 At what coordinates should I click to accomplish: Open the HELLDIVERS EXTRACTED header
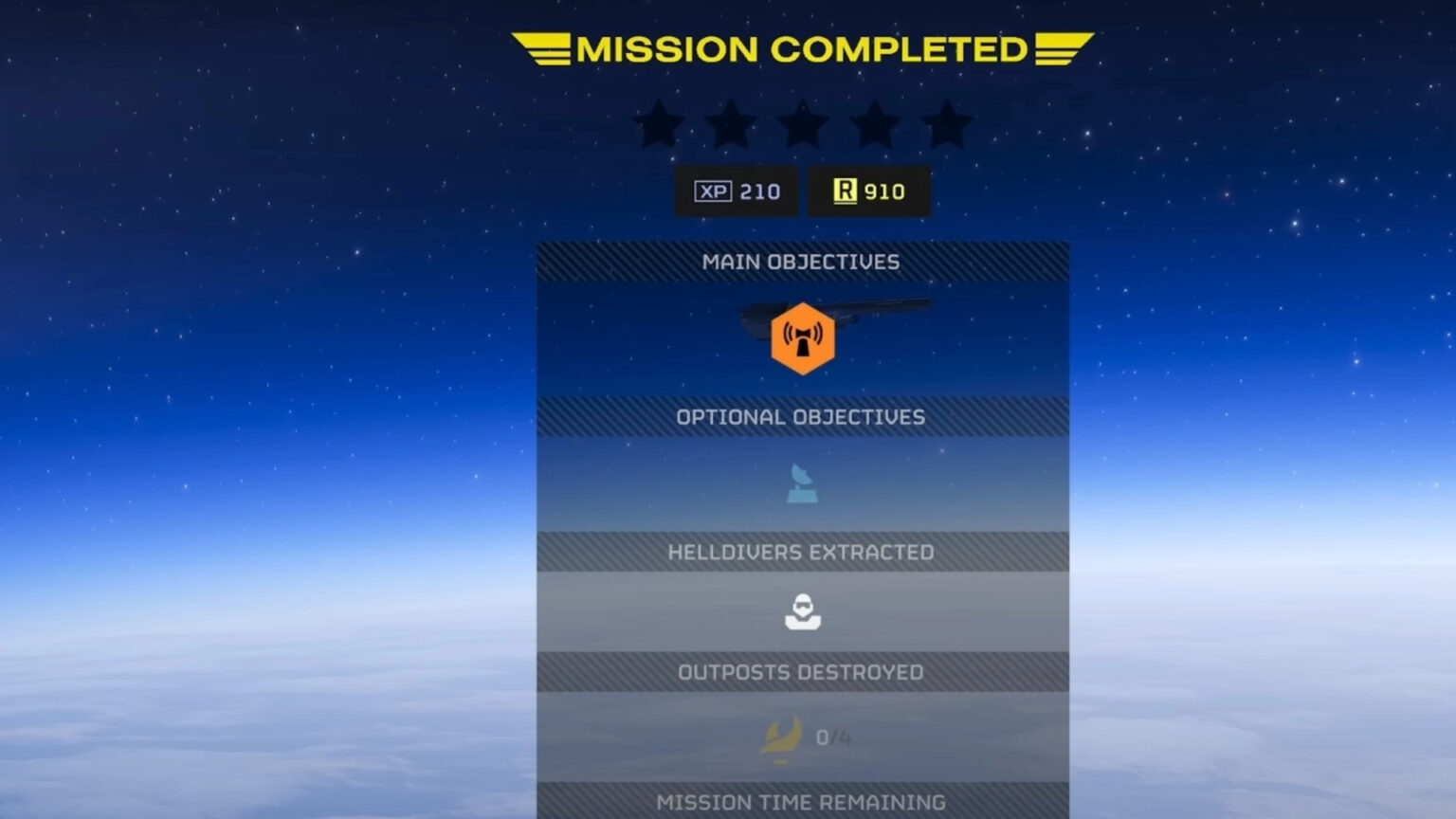pyautogui.click(x=802, y=551)
